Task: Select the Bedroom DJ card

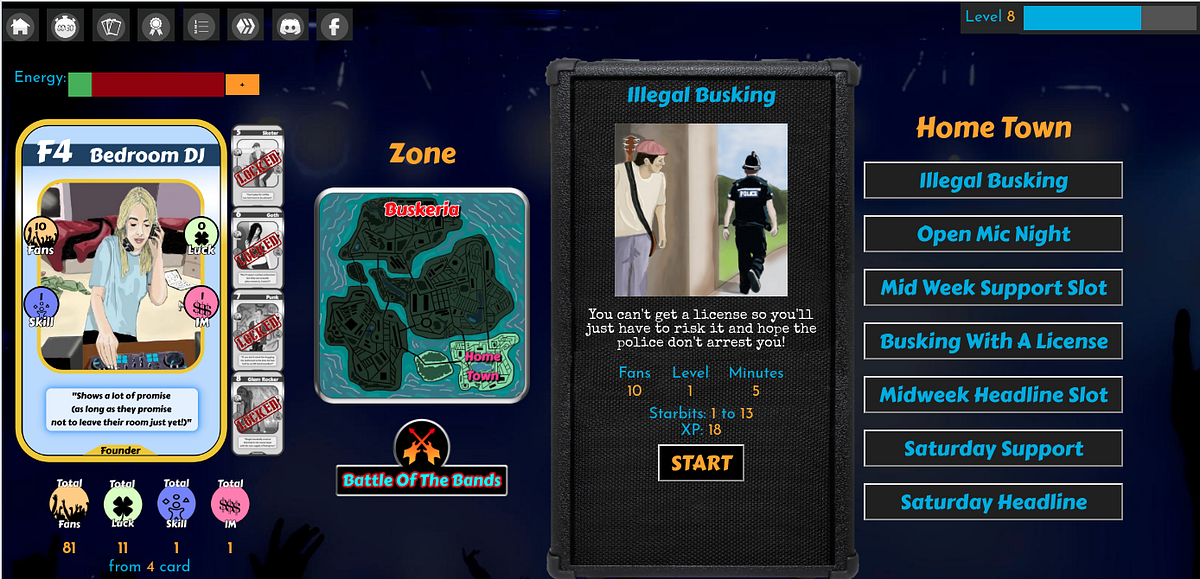Action: [x=120, y=290]
